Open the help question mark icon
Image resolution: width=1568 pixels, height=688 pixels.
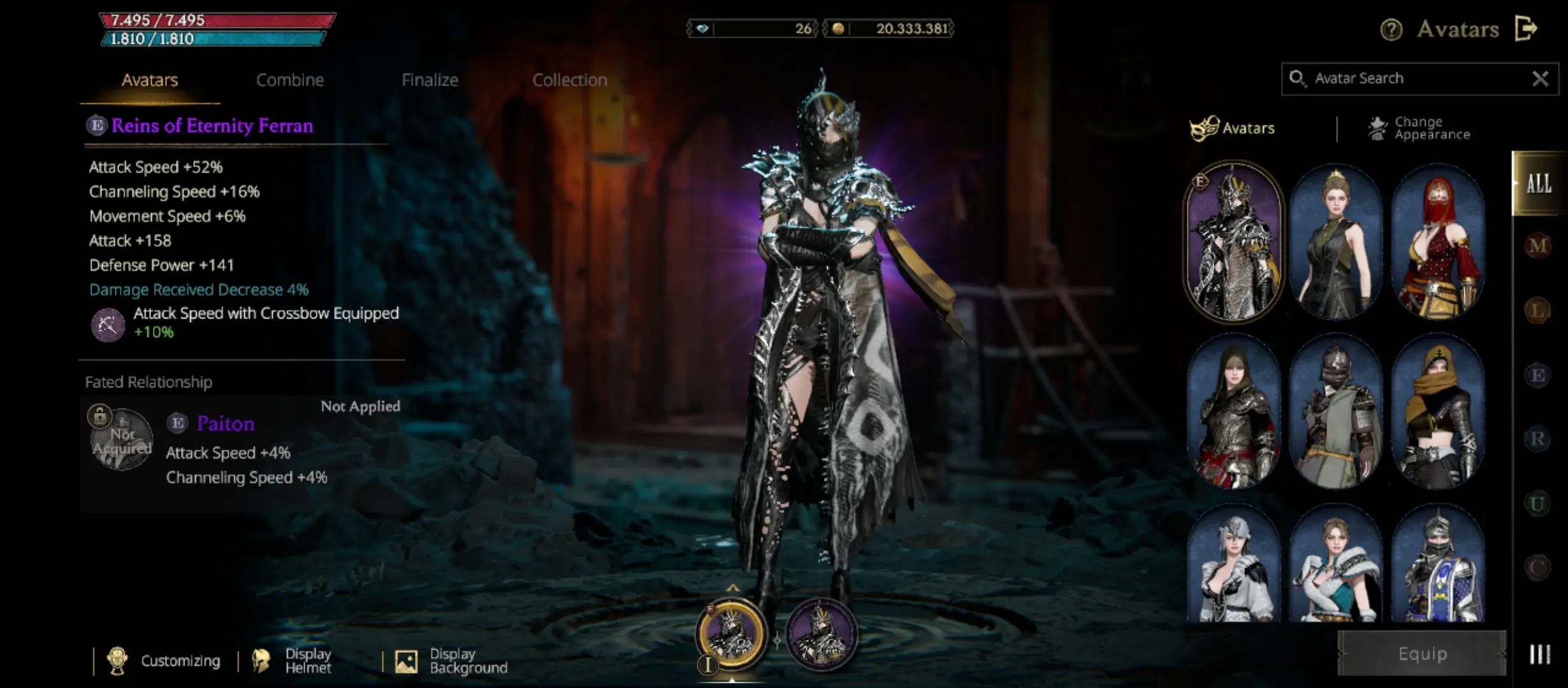(1391, 29)
